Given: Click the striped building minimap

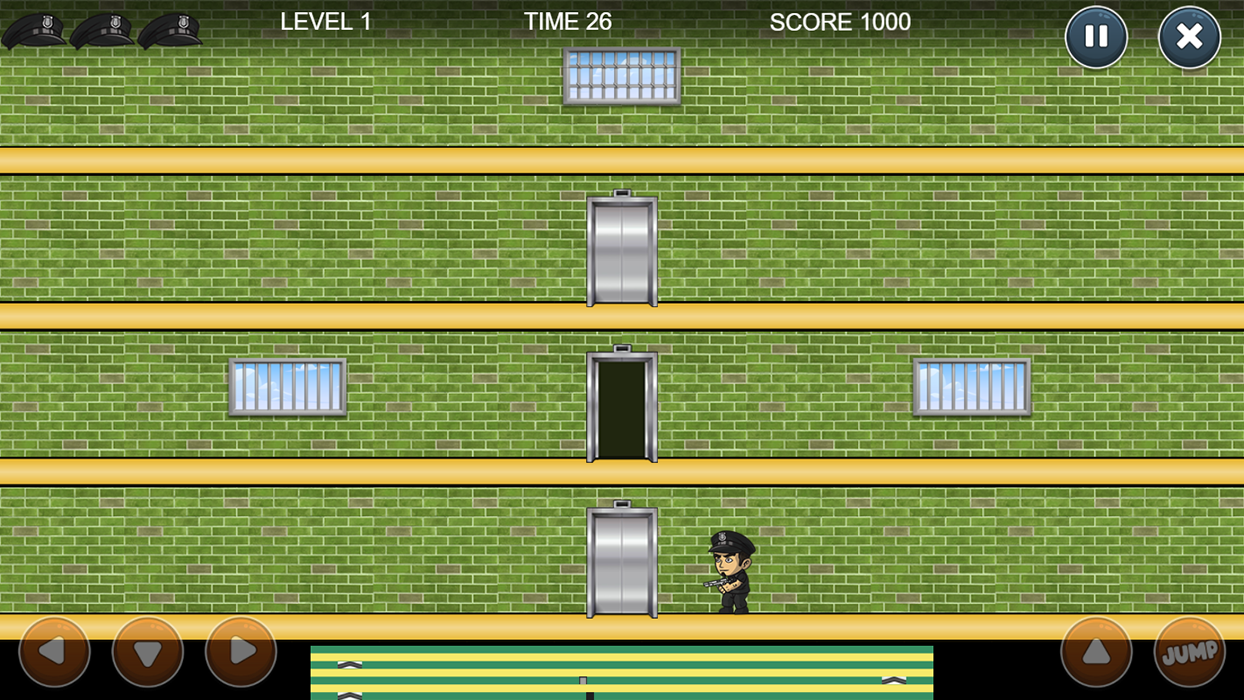Looking at the screenshot, I should (621, 672).
